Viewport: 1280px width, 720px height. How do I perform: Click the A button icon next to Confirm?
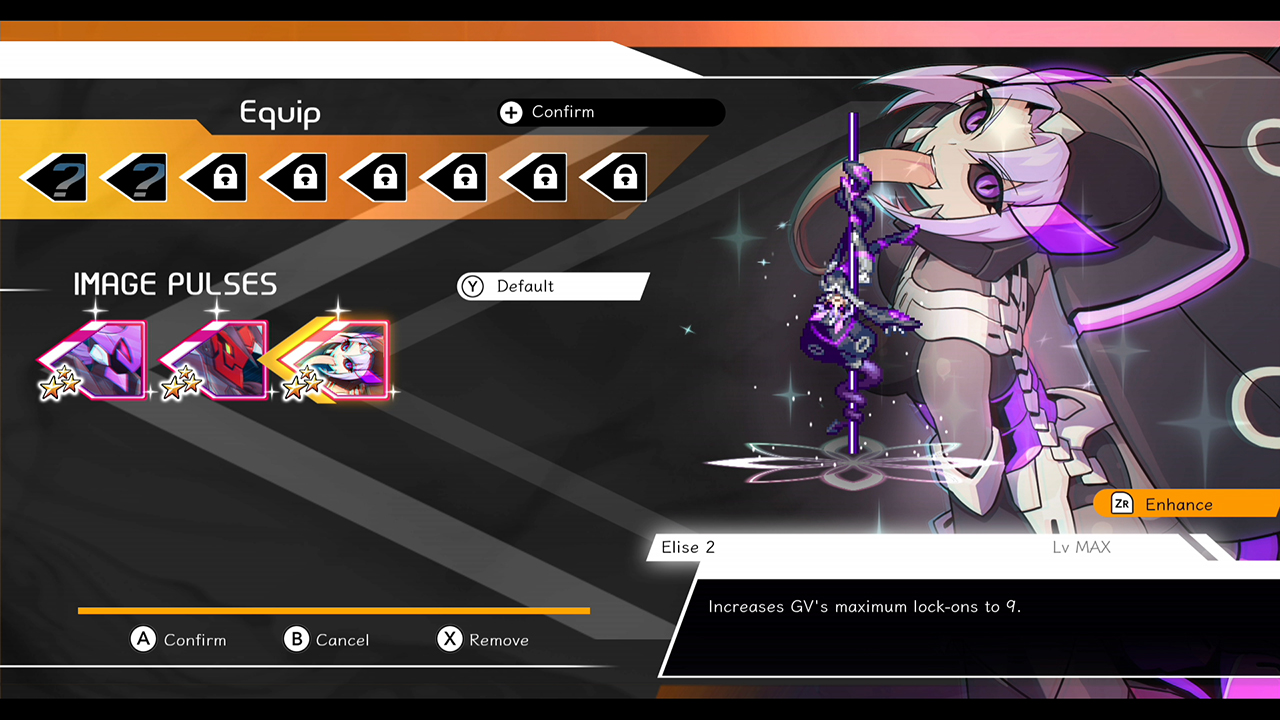coord(143,640)
